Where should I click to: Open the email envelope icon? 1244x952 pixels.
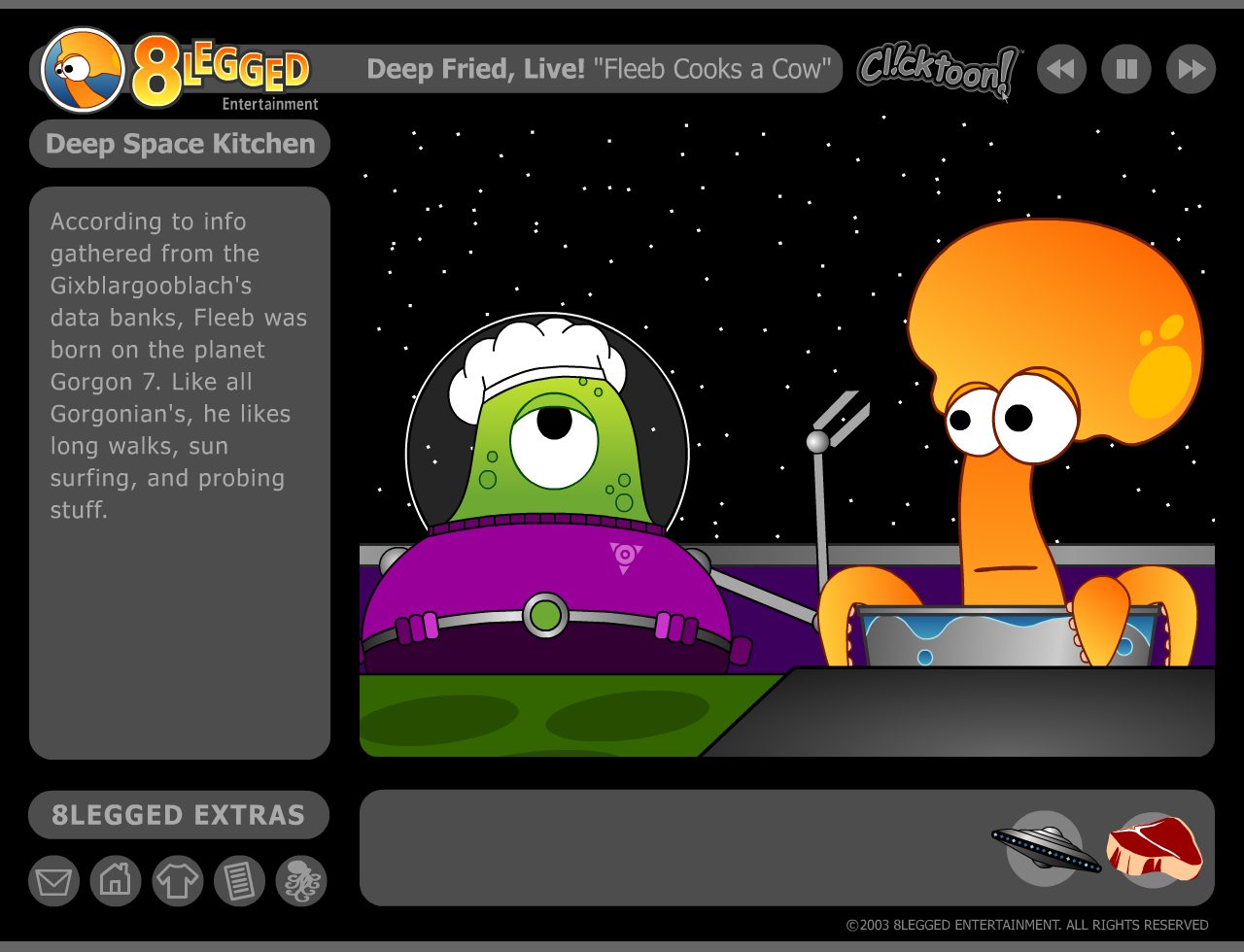[53, 880]
